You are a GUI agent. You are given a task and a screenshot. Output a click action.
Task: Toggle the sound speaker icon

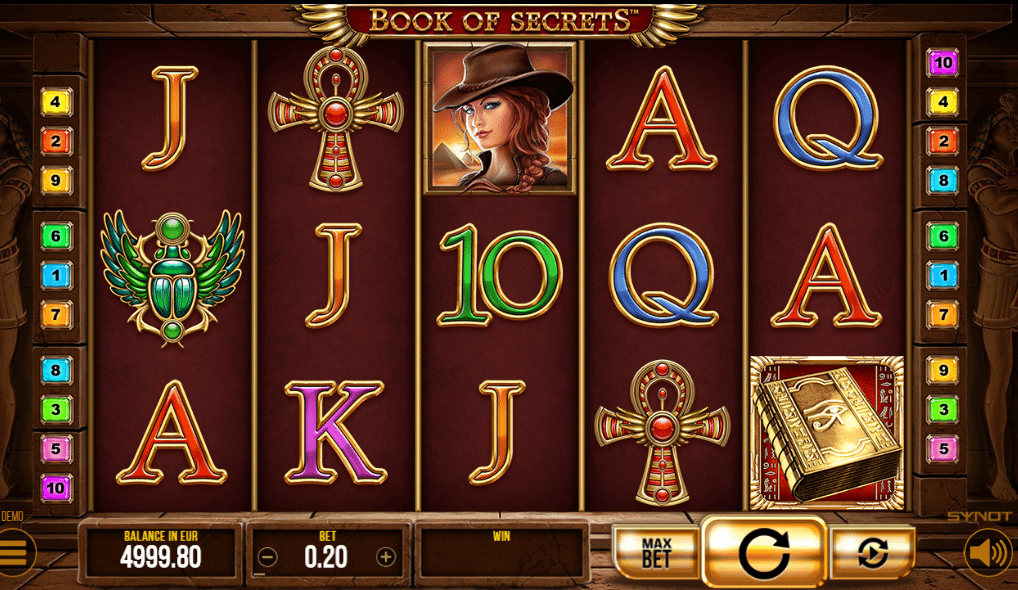(987, 552)
